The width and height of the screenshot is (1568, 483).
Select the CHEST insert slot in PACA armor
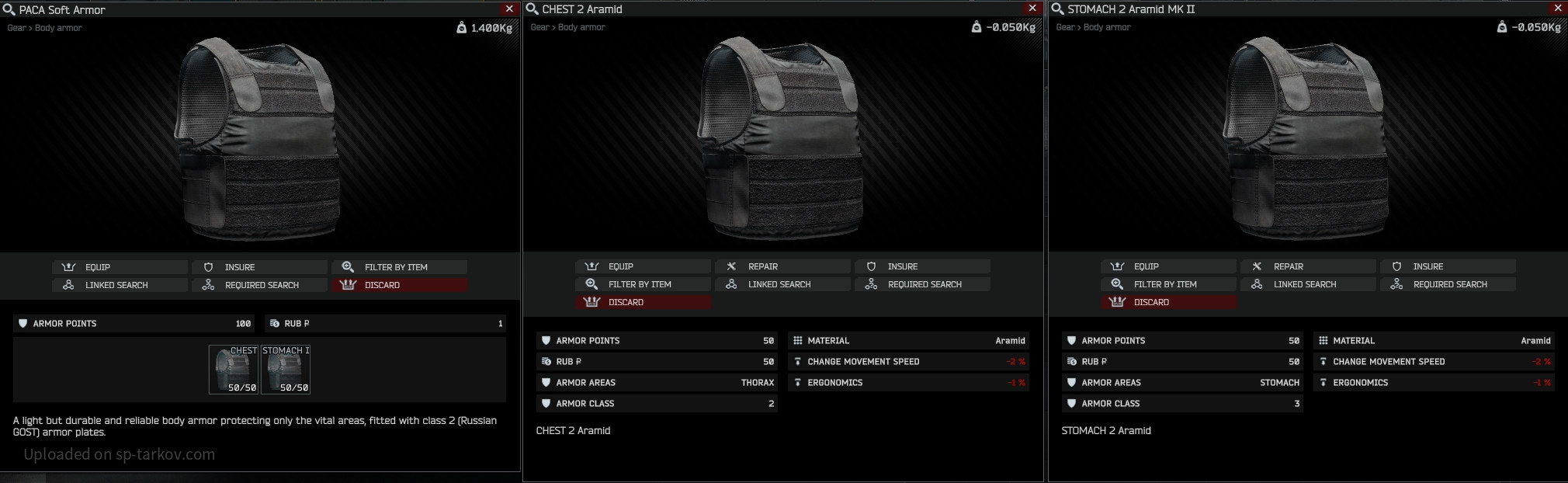point(233,370)
